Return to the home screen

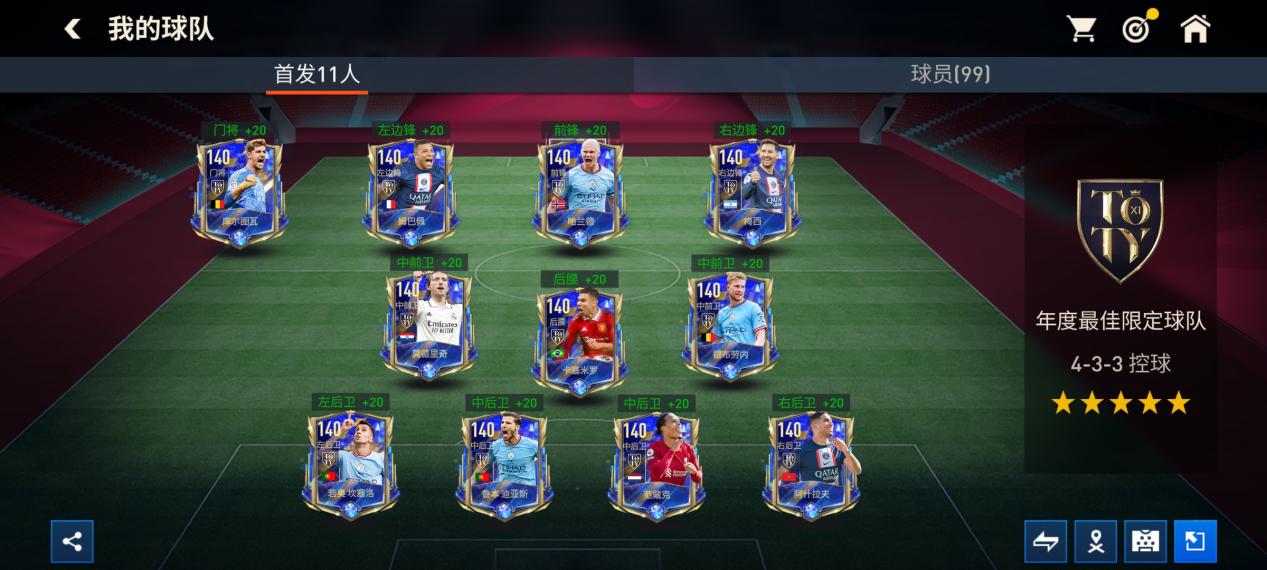[1195, 29]
